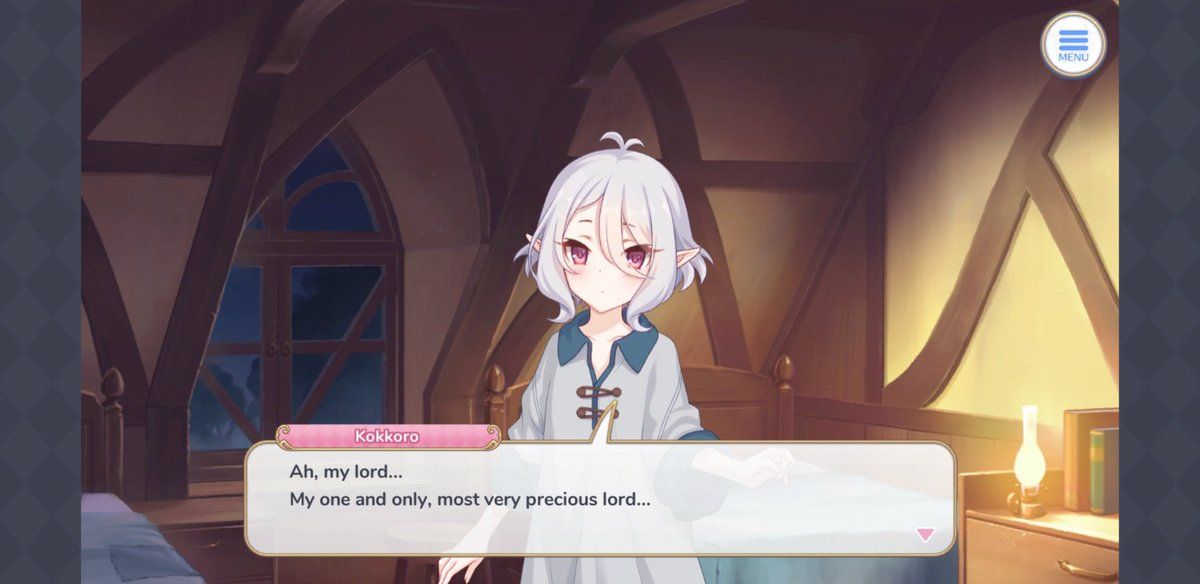Advance dialogue with the pink arrow
The height and width of the screenshot is (584, 1200).
(925, 535)
